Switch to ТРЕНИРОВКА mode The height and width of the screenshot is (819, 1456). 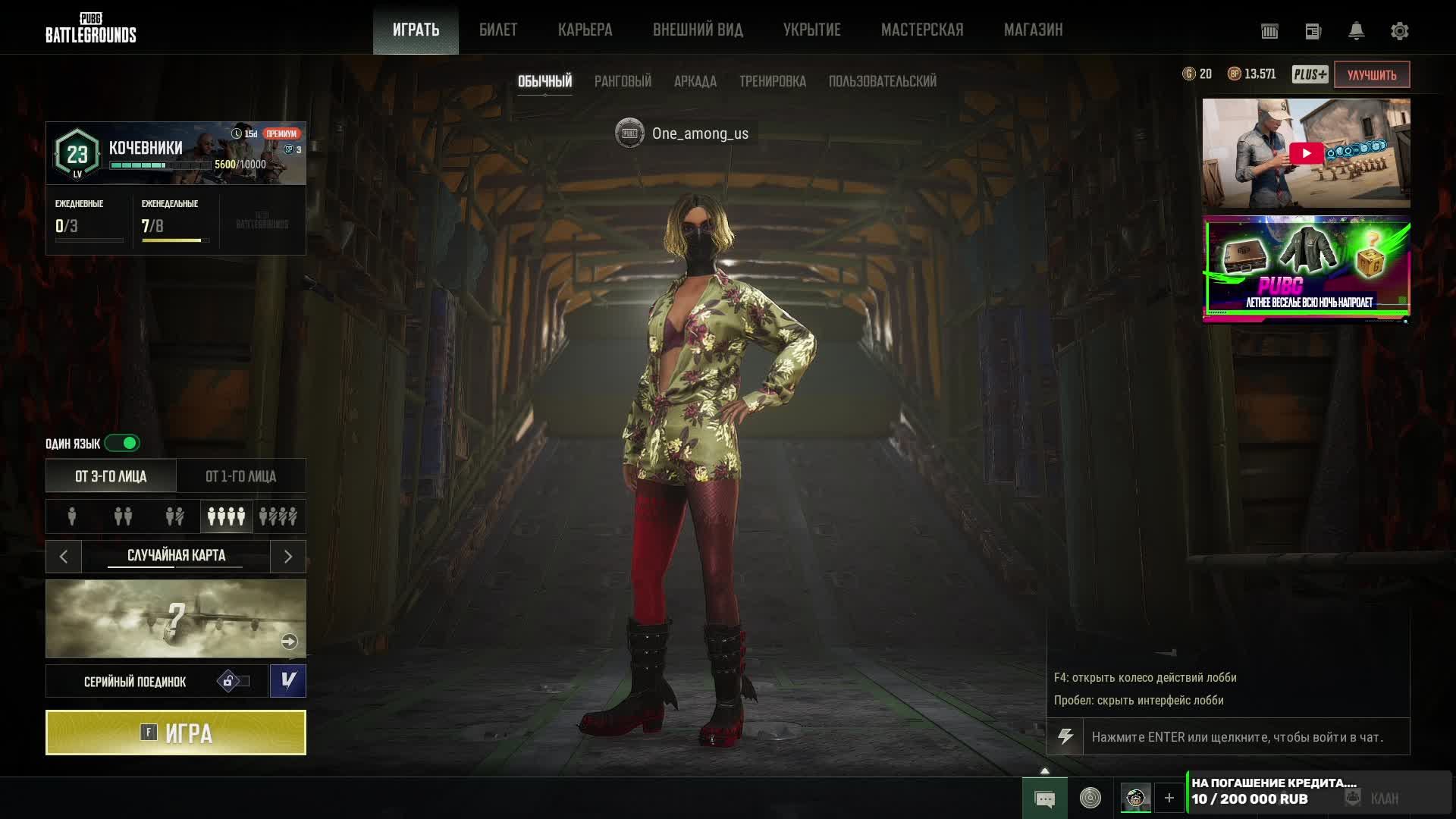coord(772,81)
